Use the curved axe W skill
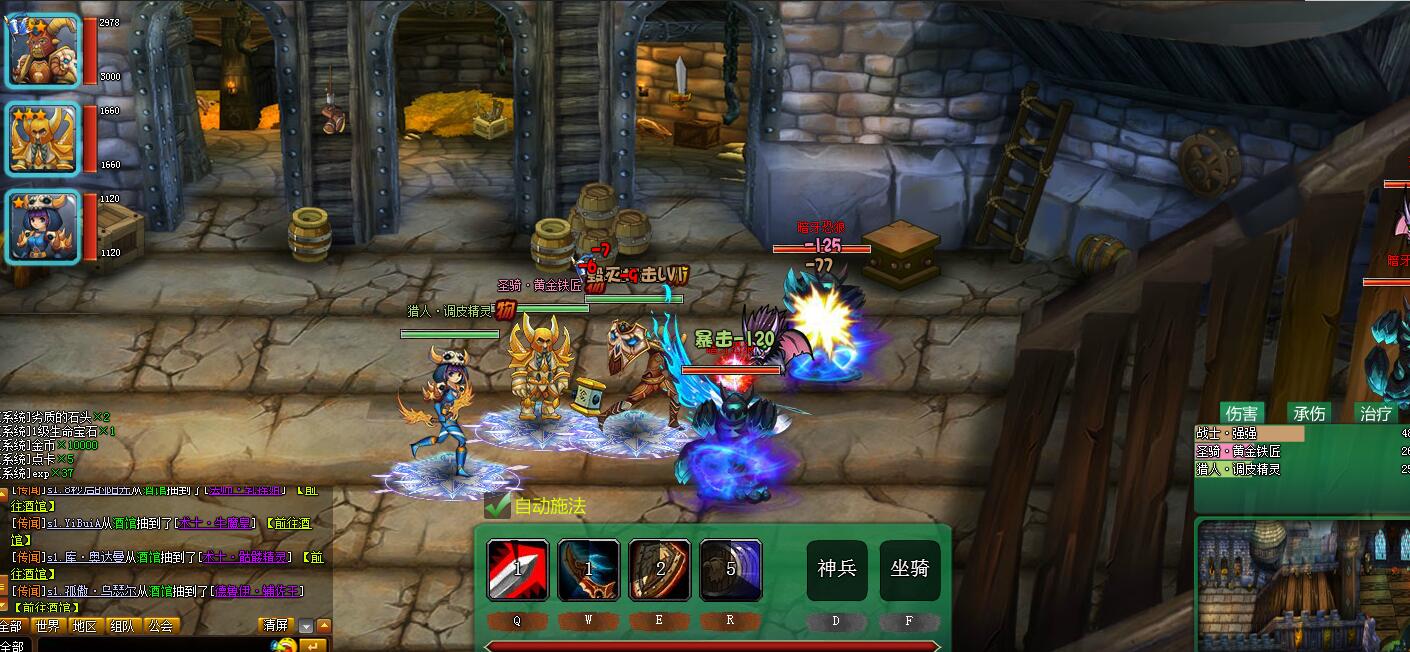This screenshot has width=1410, height=652. [x=588, y=570]
